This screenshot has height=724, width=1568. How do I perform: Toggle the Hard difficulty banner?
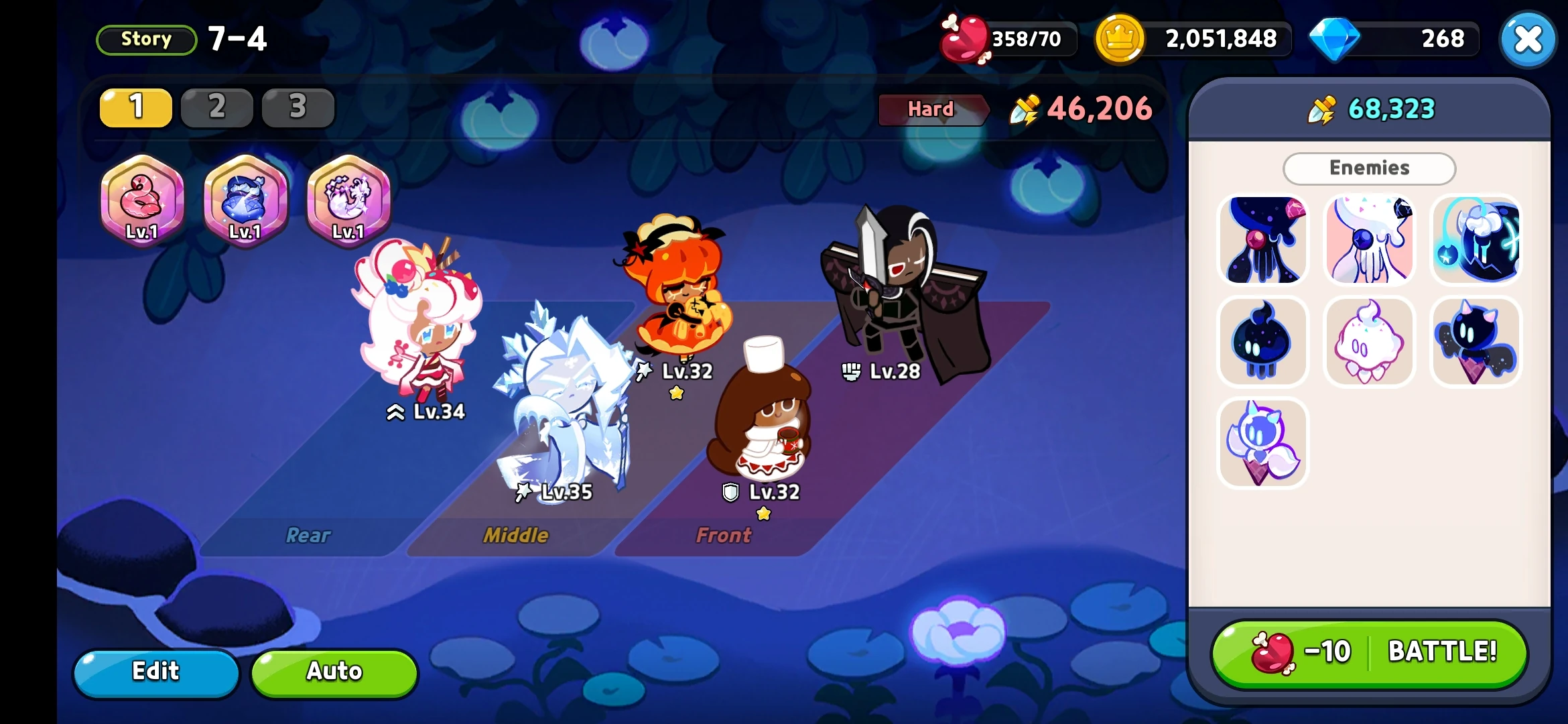tap(932, 109)
